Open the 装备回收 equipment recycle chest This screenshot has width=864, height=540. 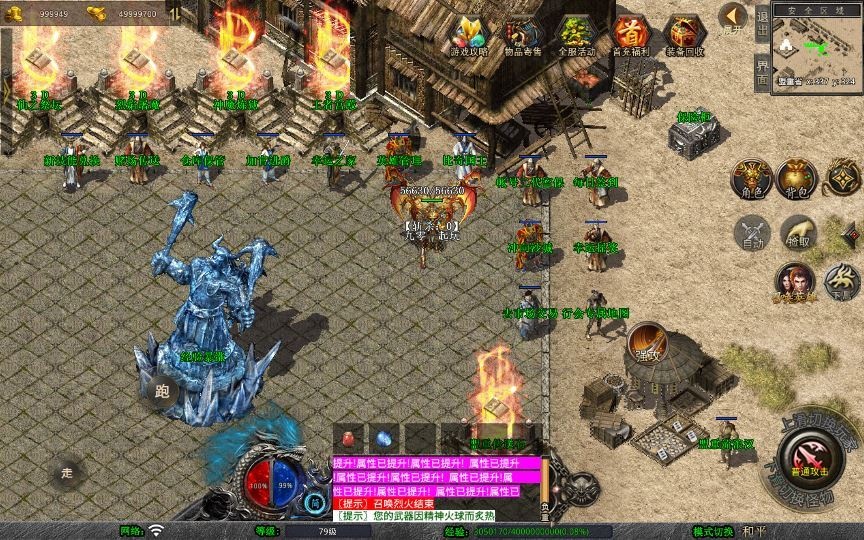tap(684, 36)
